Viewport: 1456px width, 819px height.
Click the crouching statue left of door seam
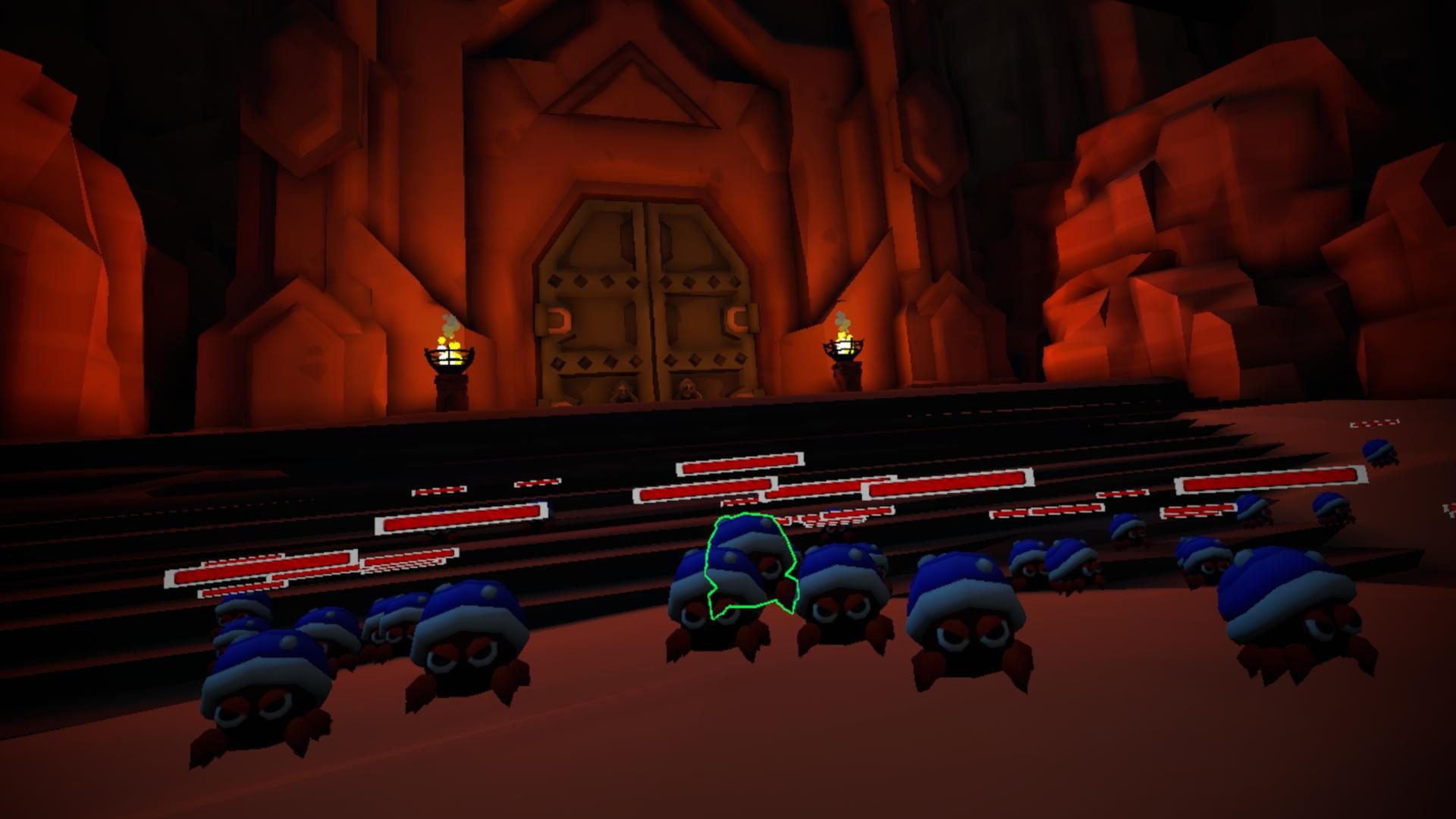click(x=622, y=391)
